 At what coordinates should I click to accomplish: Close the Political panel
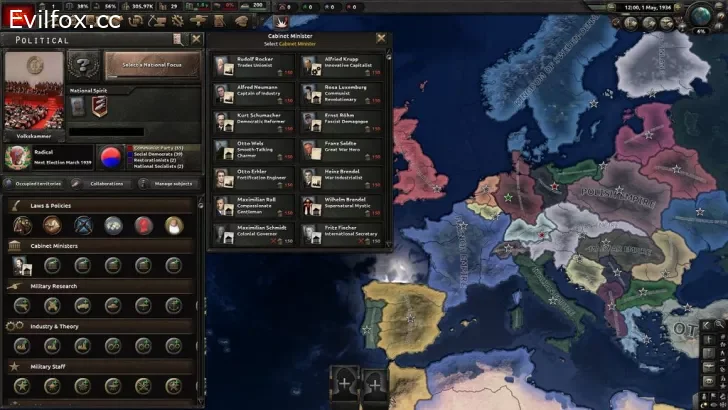(x=196, y=40)
